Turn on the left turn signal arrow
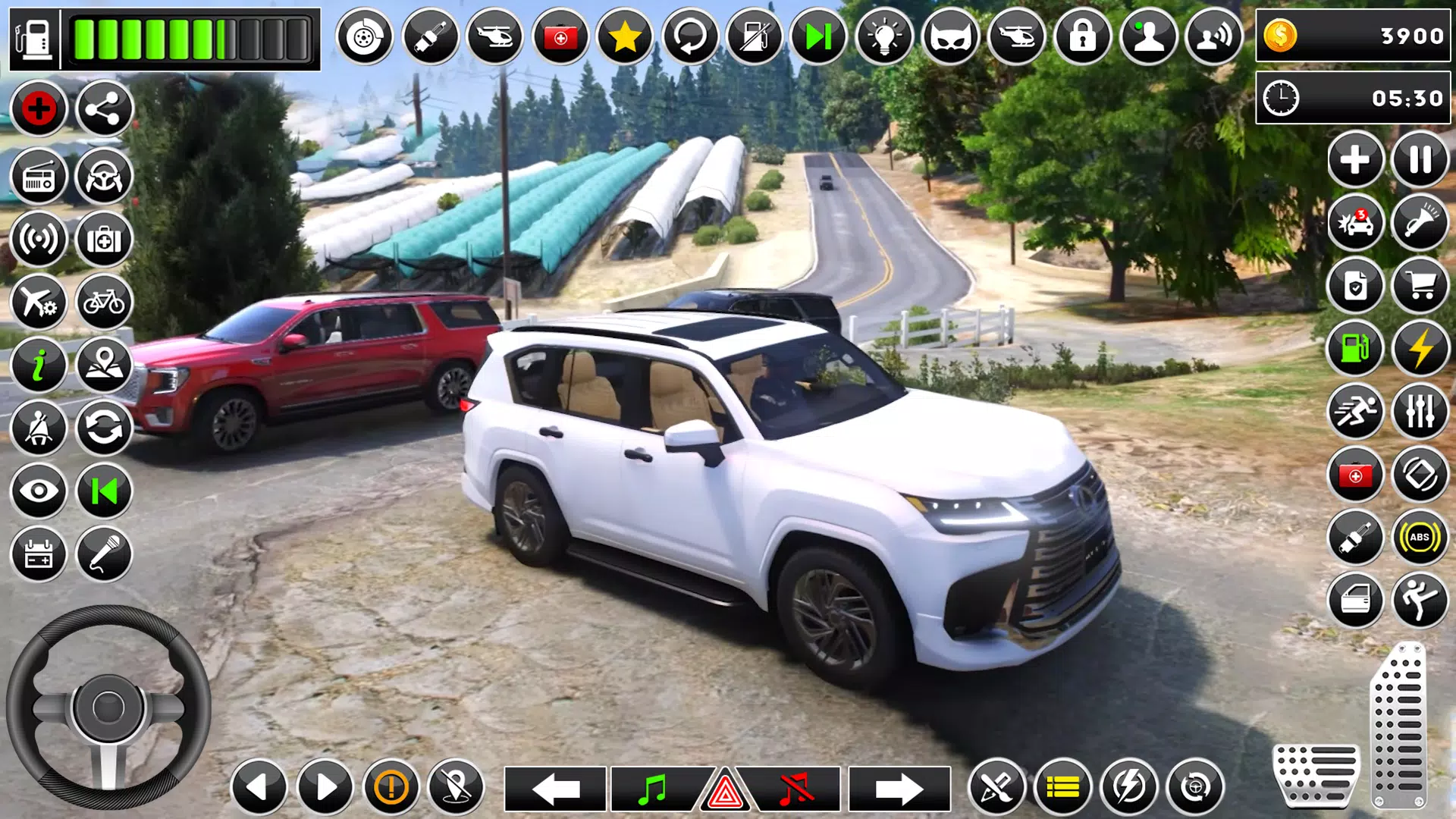The height and width of the screenshot is (819, 1456). click(x=556, y=789)
